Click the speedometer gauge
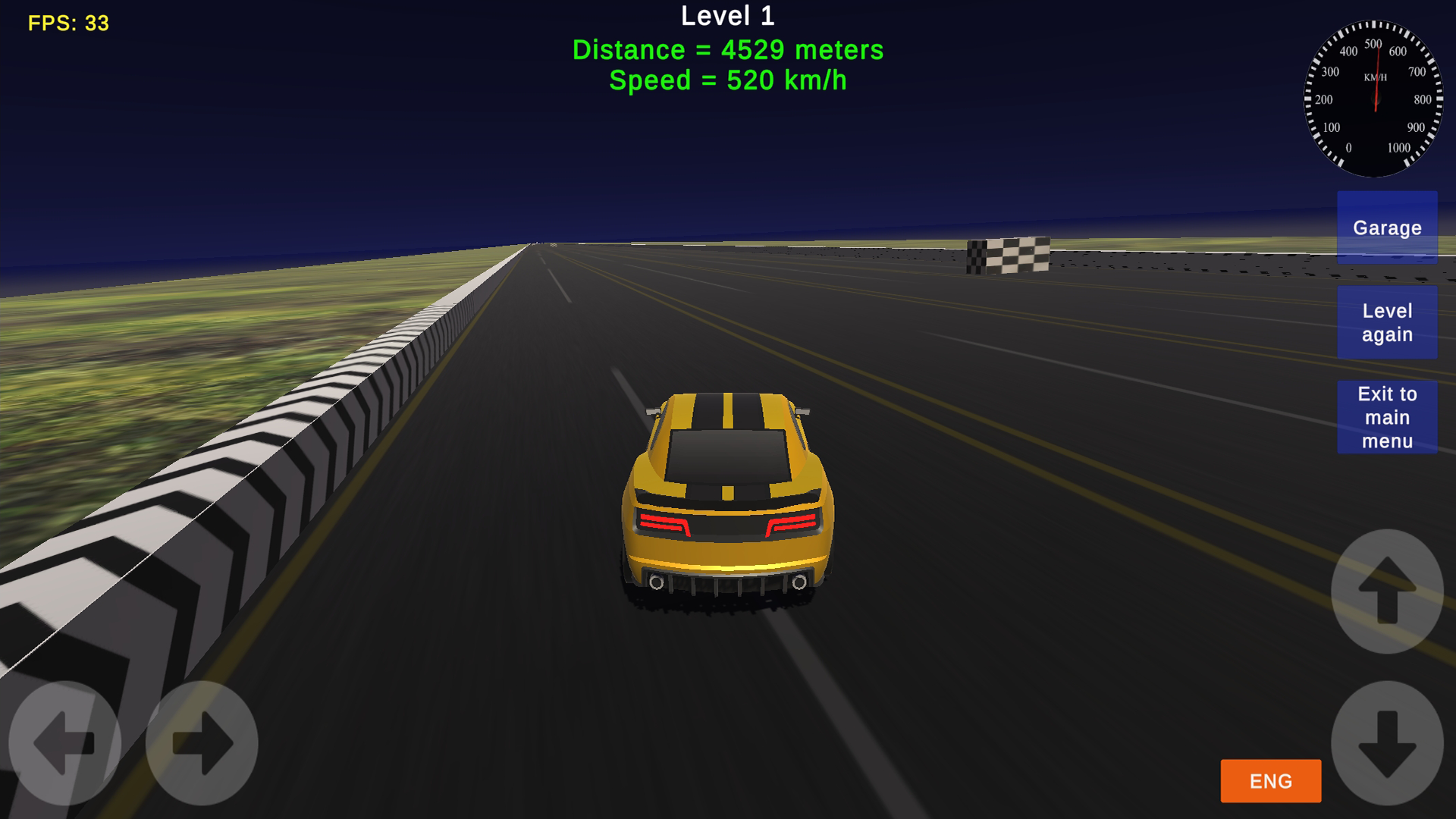The image size is (1456, 819). [1375, 99]
